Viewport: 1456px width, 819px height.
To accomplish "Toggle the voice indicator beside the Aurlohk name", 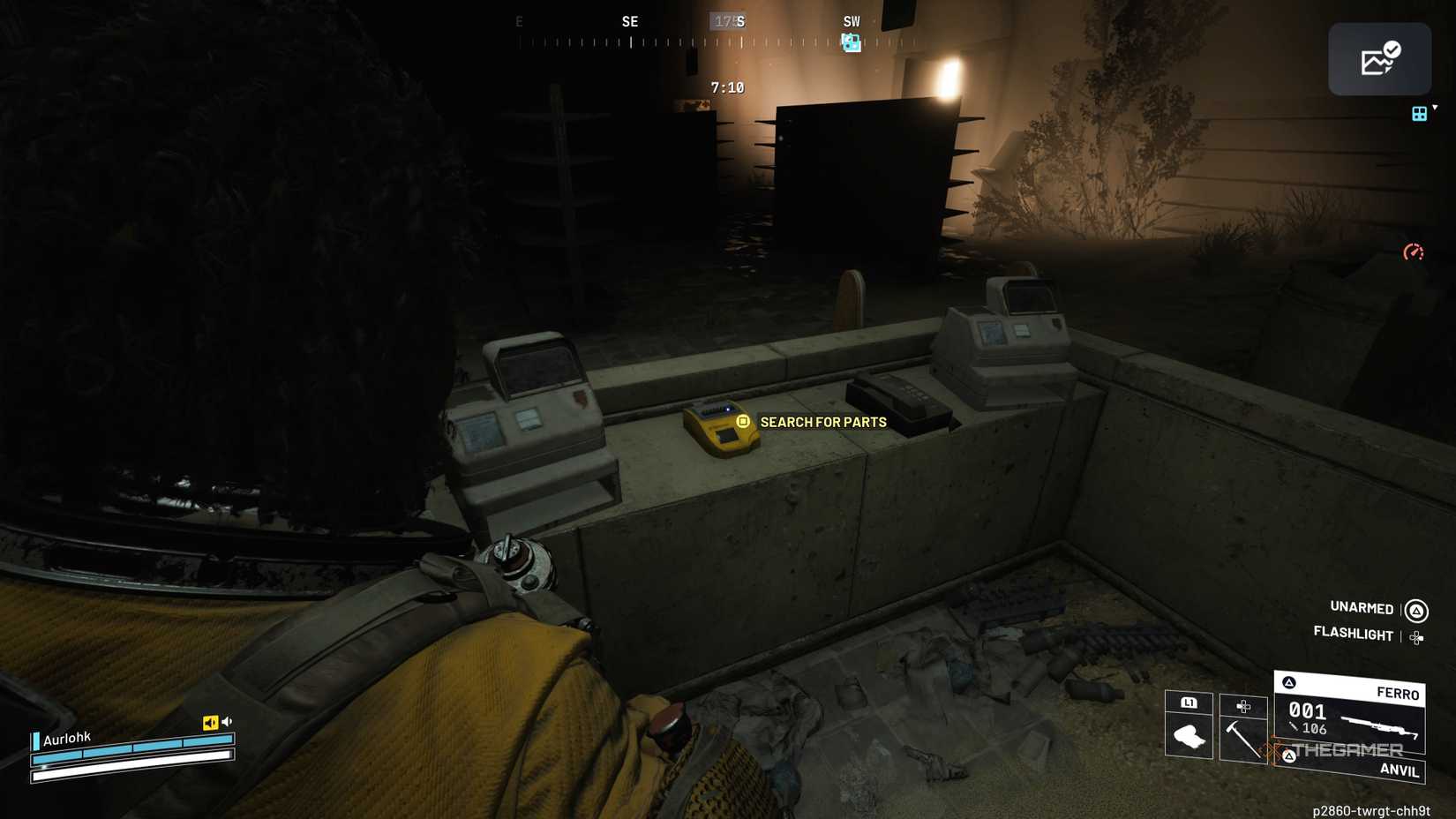I will [35, 741].
